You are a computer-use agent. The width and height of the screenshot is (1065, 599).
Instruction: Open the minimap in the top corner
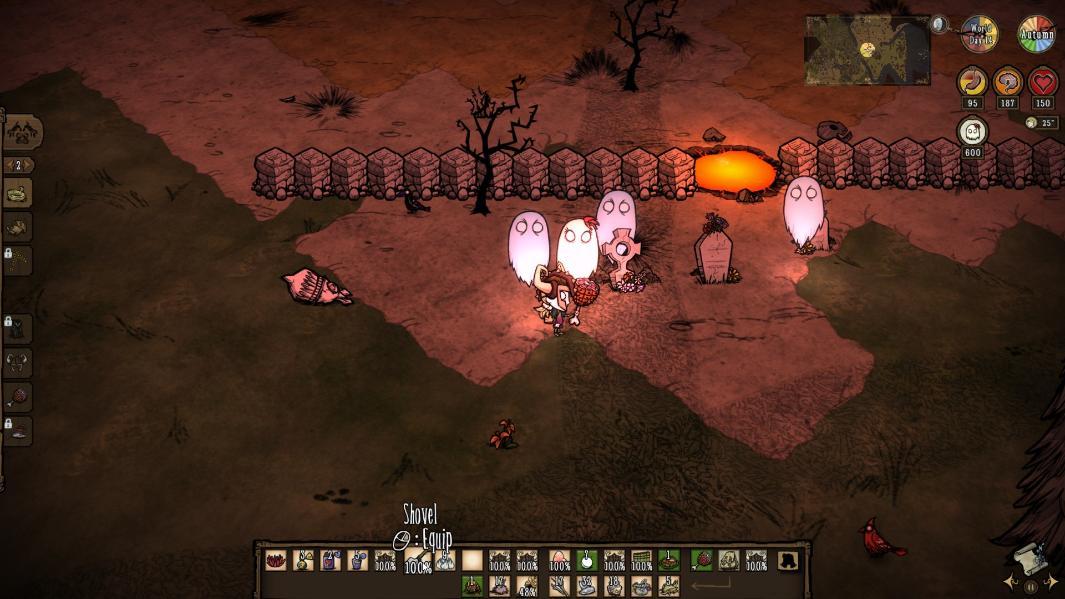pyautogui.click(x=867, y=50)
